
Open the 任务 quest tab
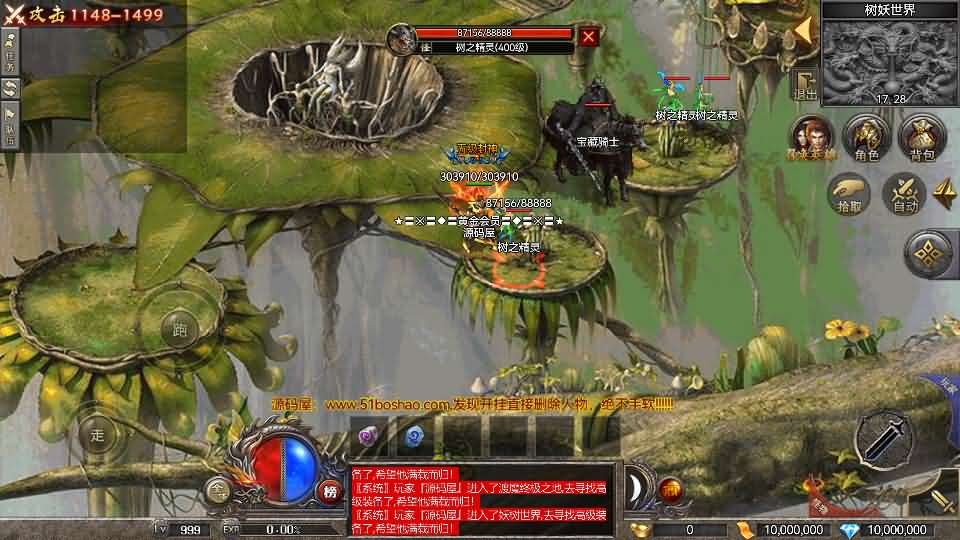(9, 47)
